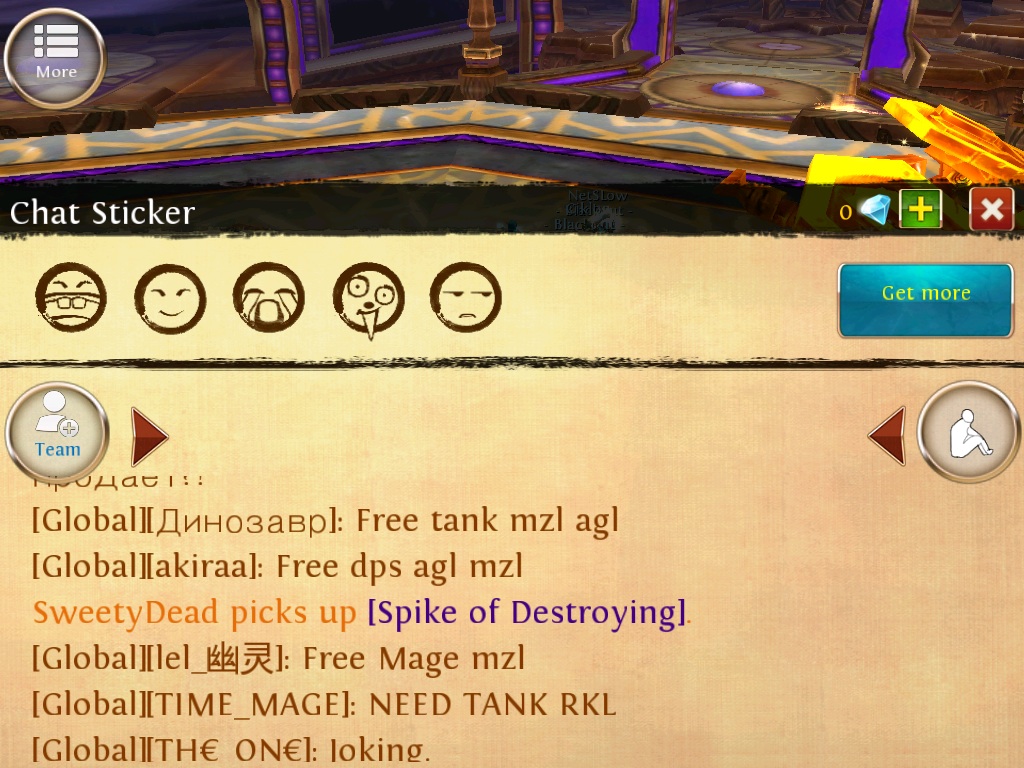Viewport: 1024px width, 768px height.
Task: Activate the sitting character button
Action: tap(968, 433)
